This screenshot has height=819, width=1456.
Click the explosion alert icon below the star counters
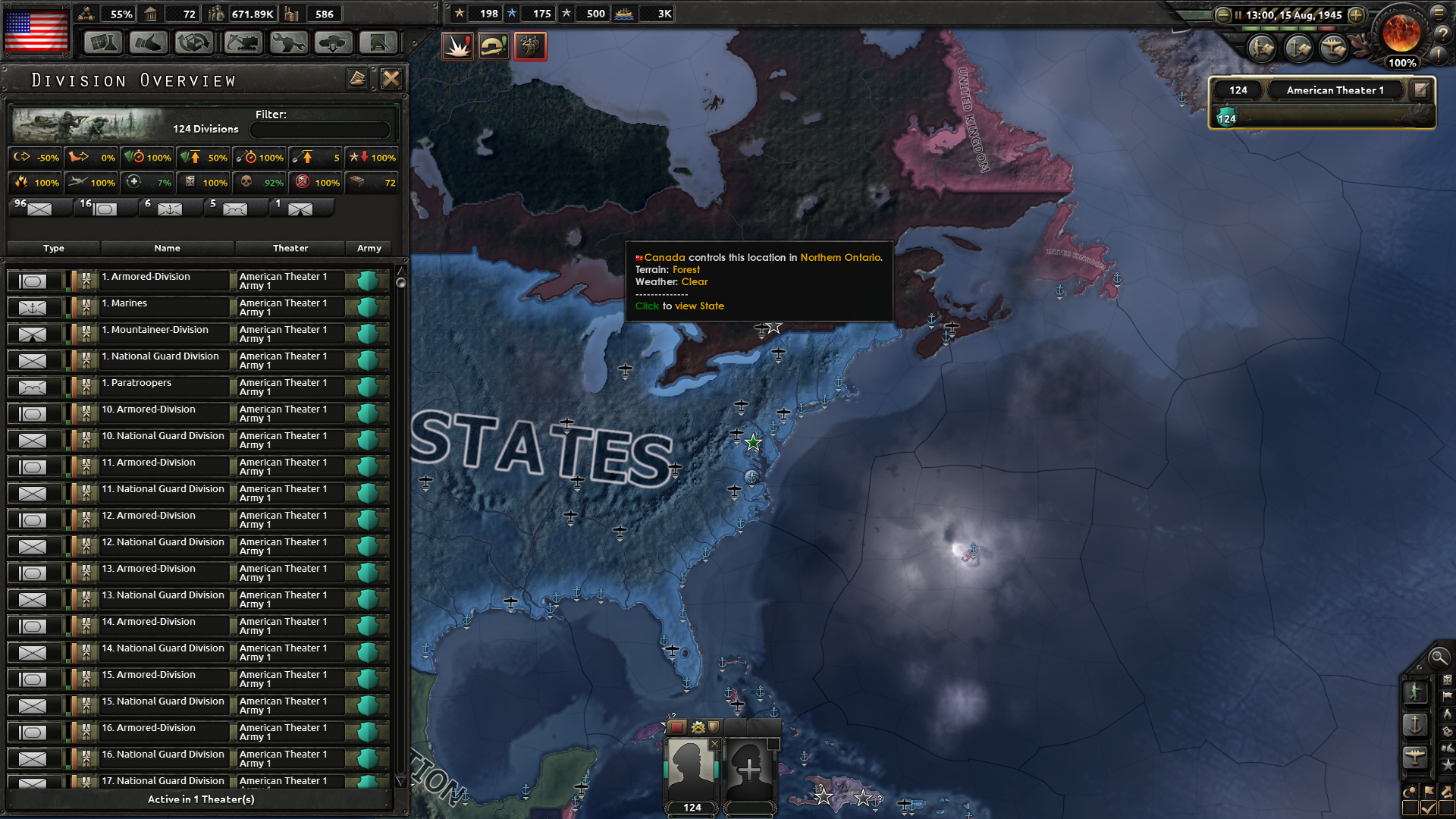point(457,45)
